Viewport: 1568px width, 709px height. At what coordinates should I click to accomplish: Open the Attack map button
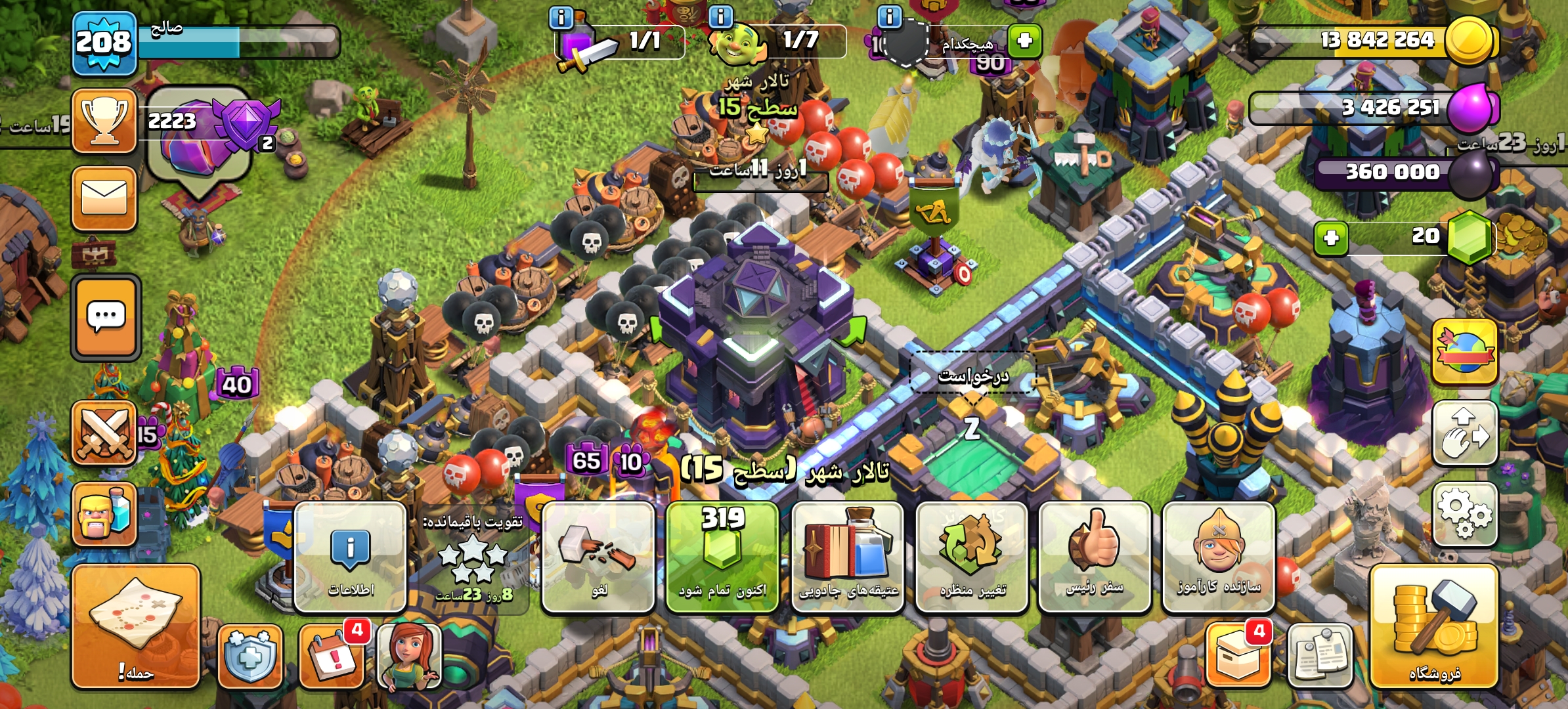point(135,626)
